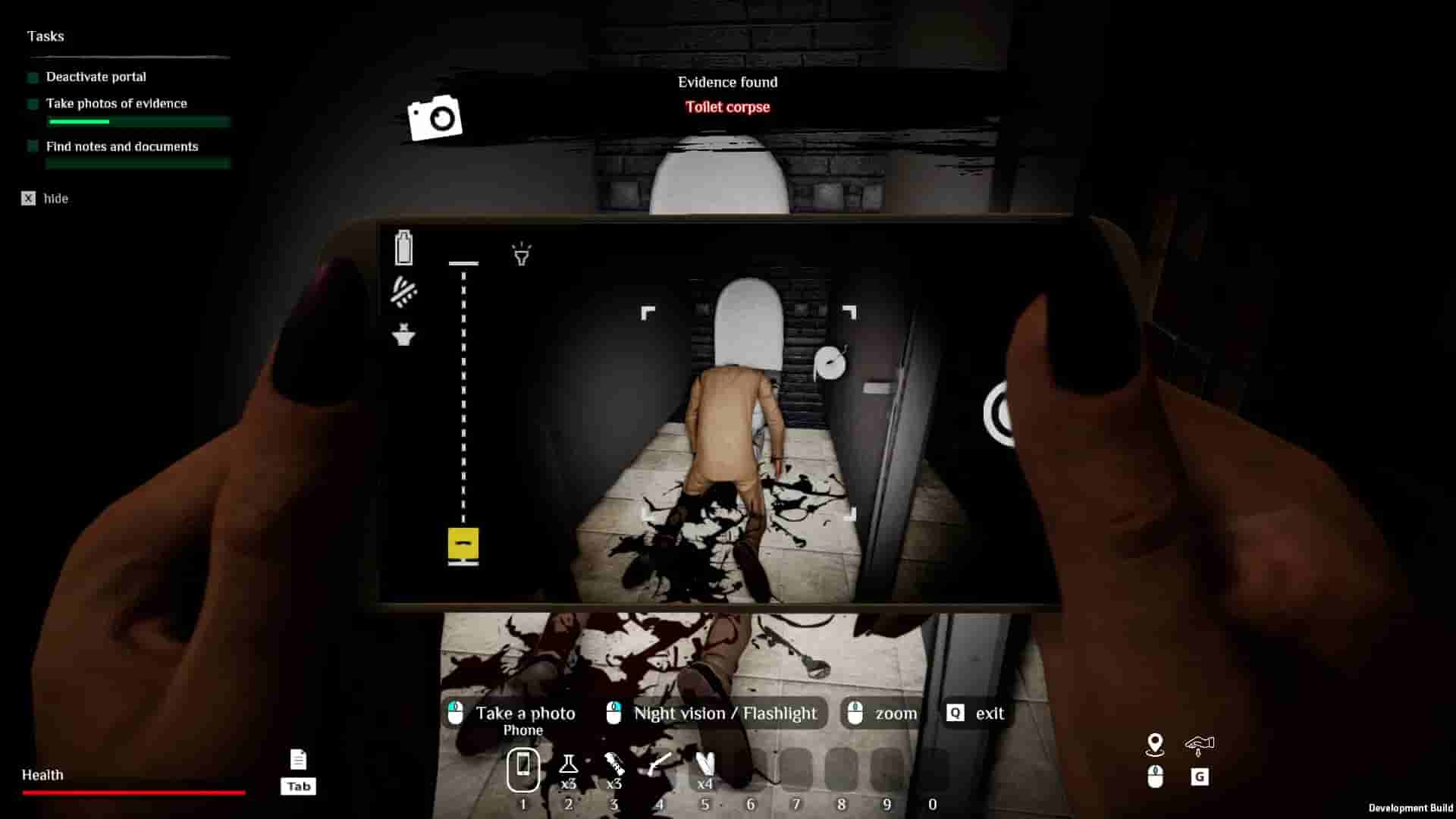Hide the Tasks panel with X hide
This screenshot has width=1456, height=819.
tap(27, 198)
